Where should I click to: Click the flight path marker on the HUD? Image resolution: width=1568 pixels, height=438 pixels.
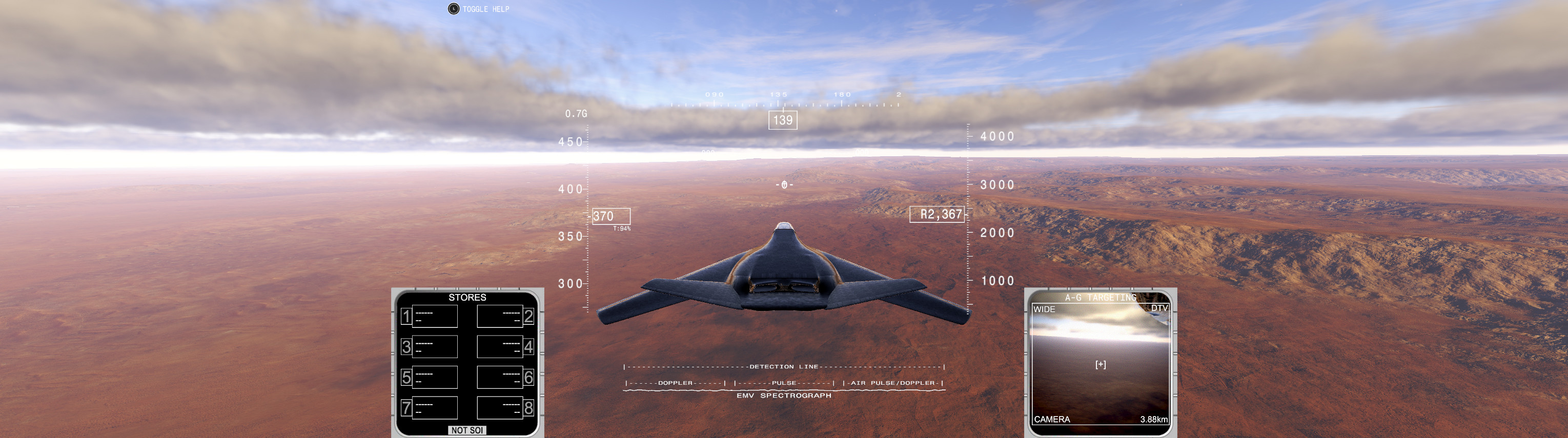click(785, 184)
